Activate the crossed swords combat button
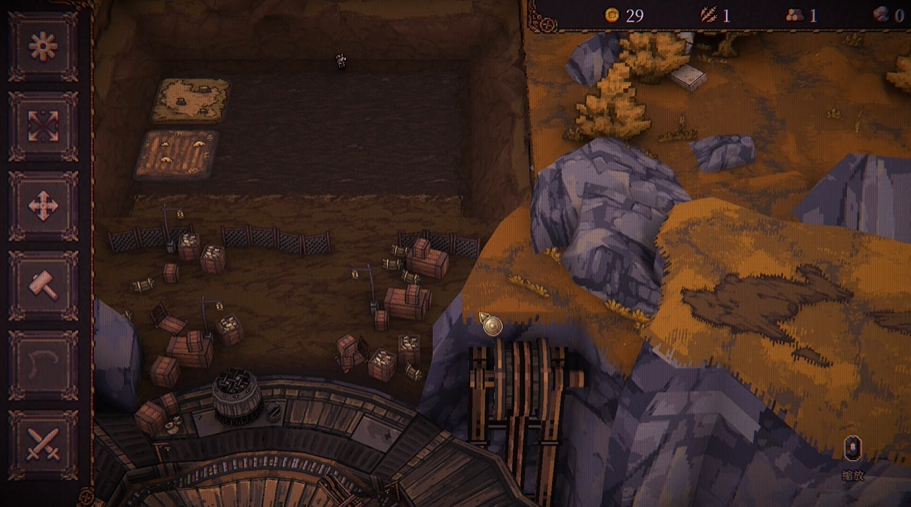Screen dimensions: 911x507 click(x=43, y=443)
